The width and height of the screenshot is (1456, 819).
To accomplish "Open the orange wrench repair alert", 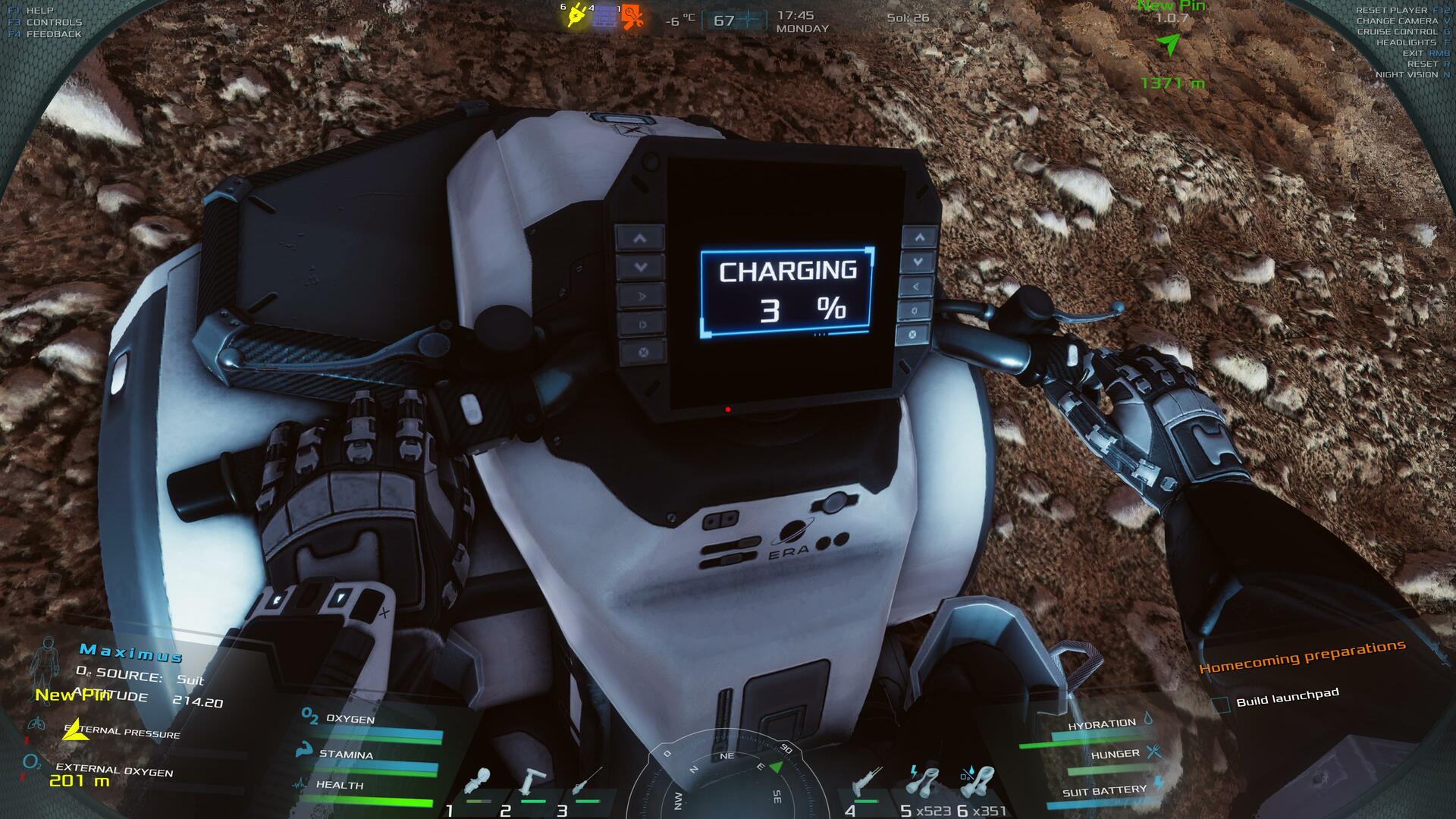I will (632, 17).
